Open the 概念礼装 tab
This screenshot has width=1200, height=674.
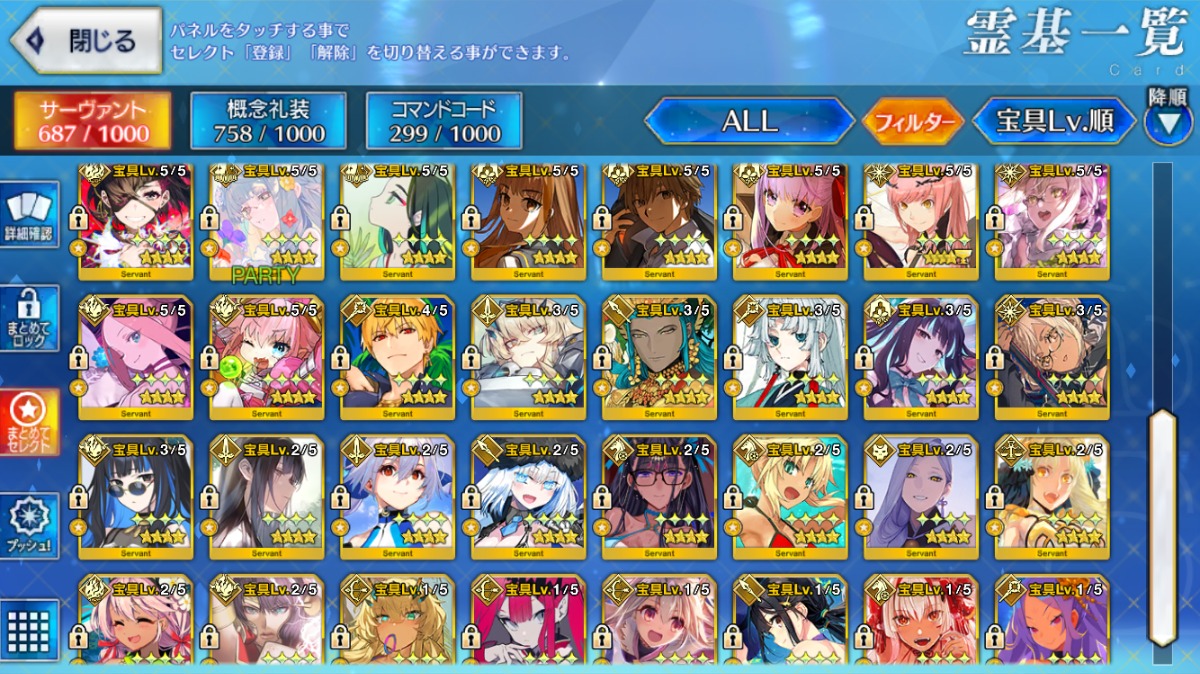pyautogui.click(x=268, y=122)
